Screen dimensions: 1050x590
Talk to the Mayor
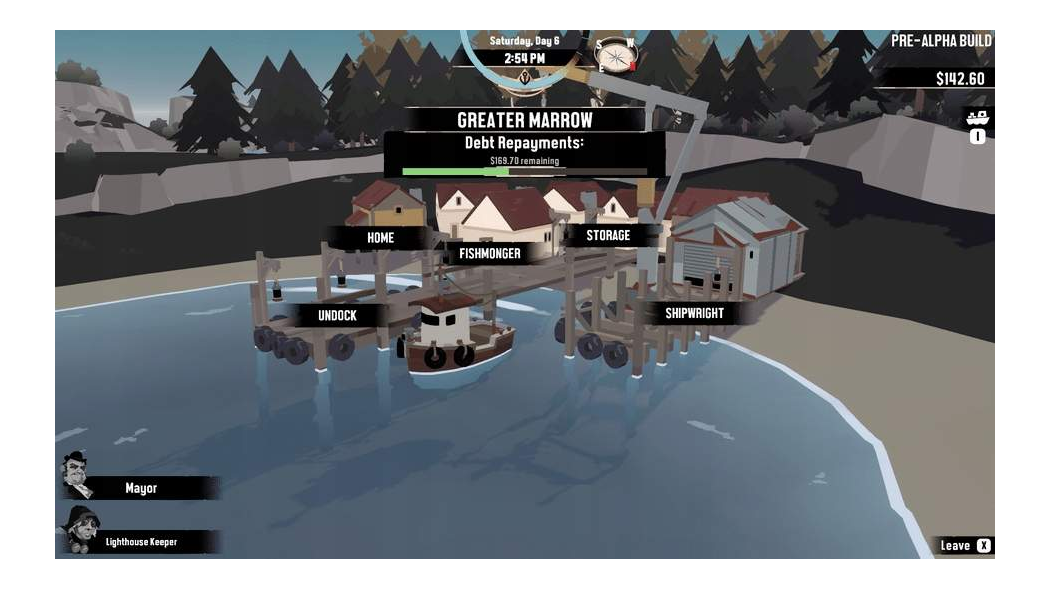tap(141, 488)
